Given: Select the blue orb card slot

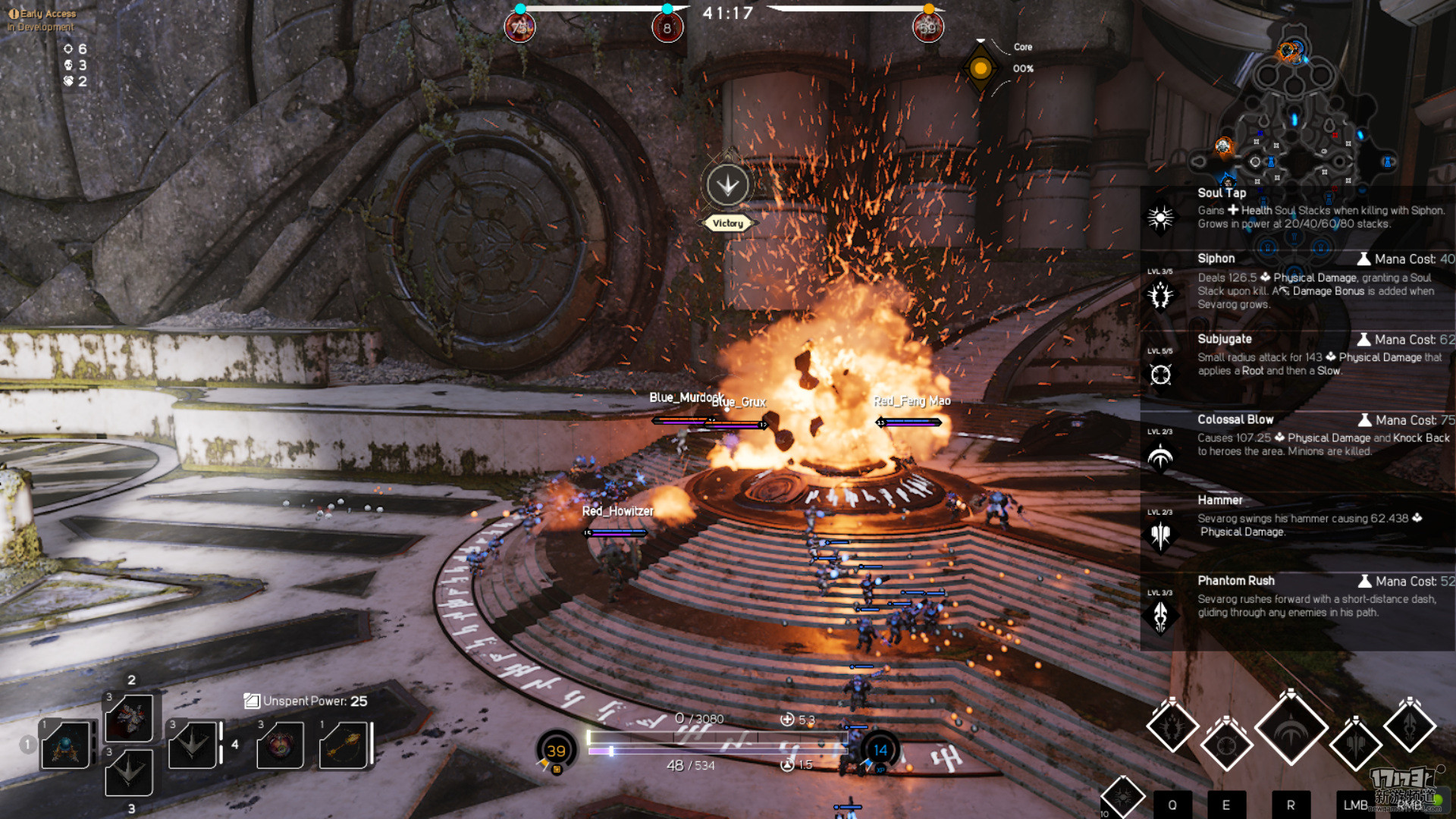Looking at the screenshot, I should click(66, 745).
